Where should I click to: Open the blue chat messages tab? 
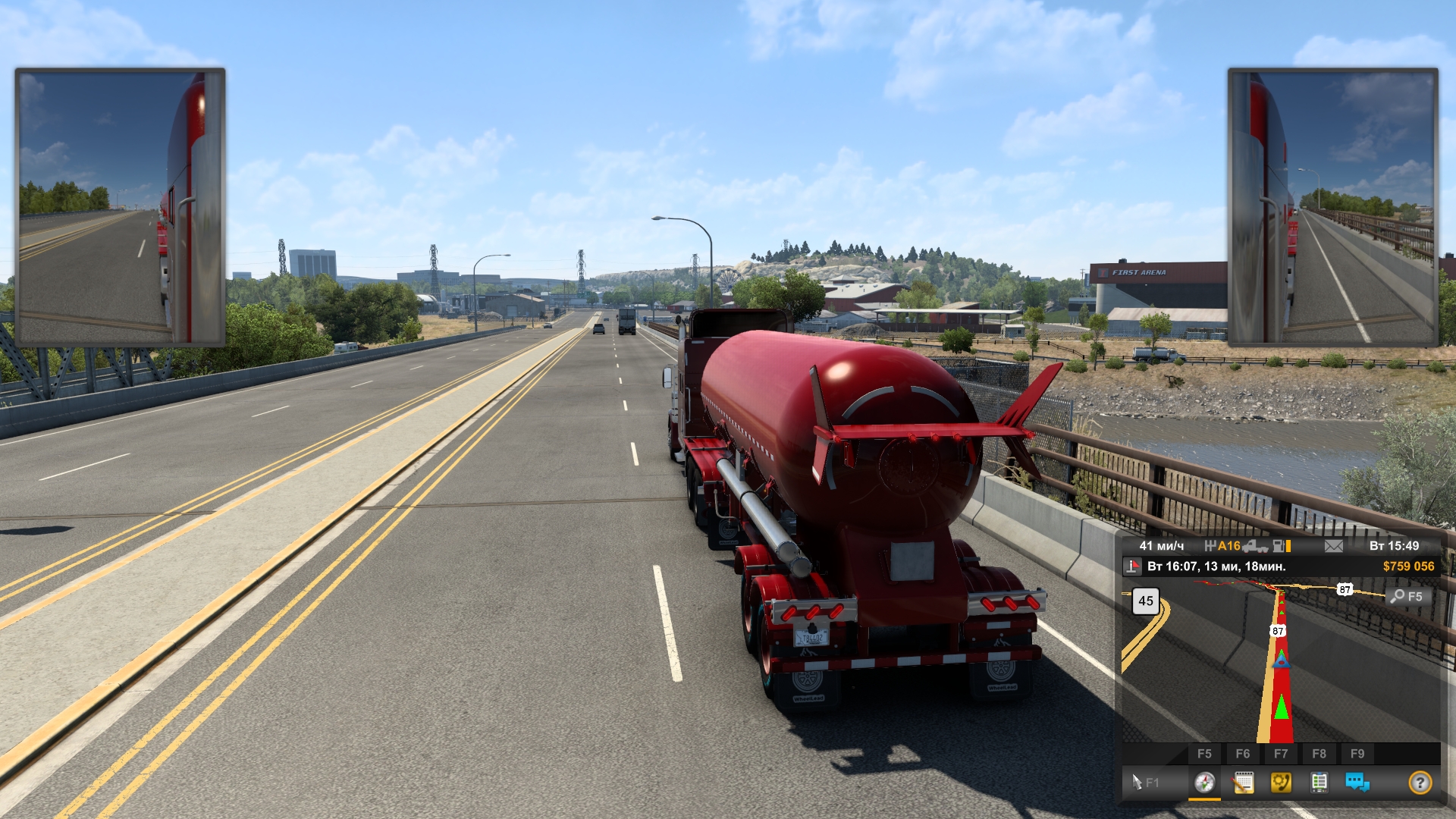tap(1357, 783)
